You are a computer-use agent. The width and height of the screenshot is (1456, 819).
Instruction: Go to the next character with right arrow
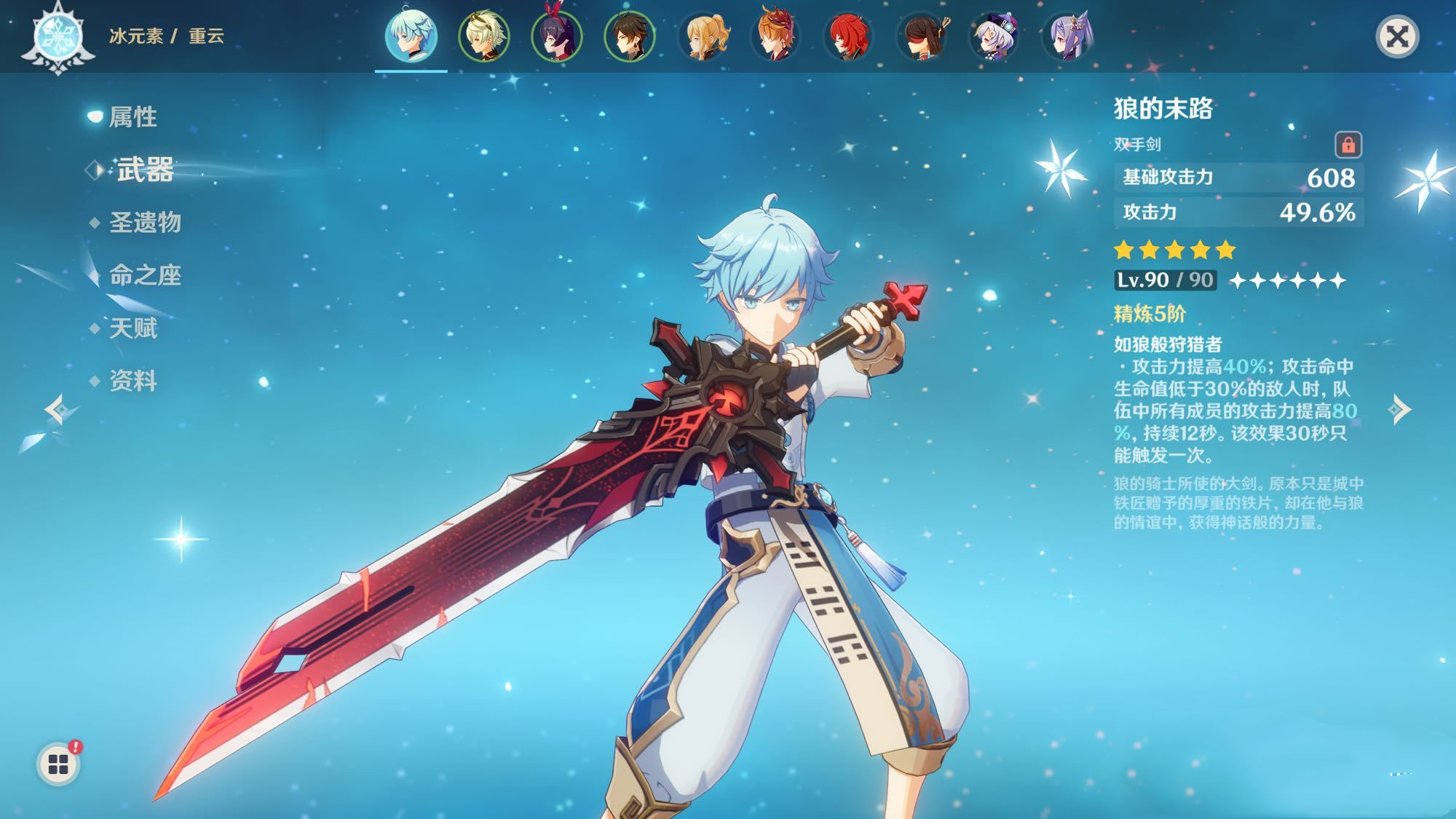(x=1400, y=409)
